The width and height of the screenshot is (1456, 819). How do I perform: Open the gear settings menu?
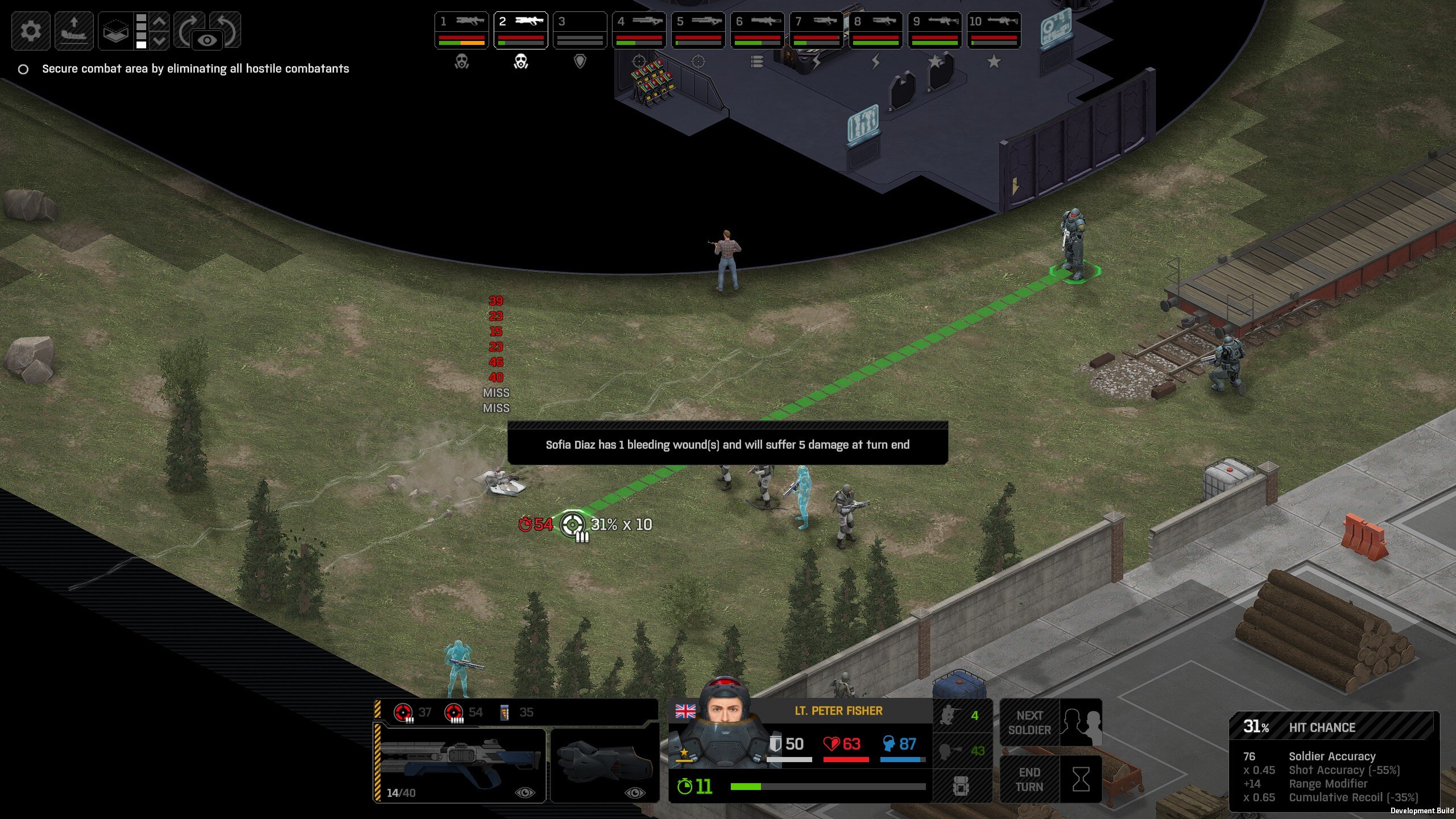(x=31, y=30)
